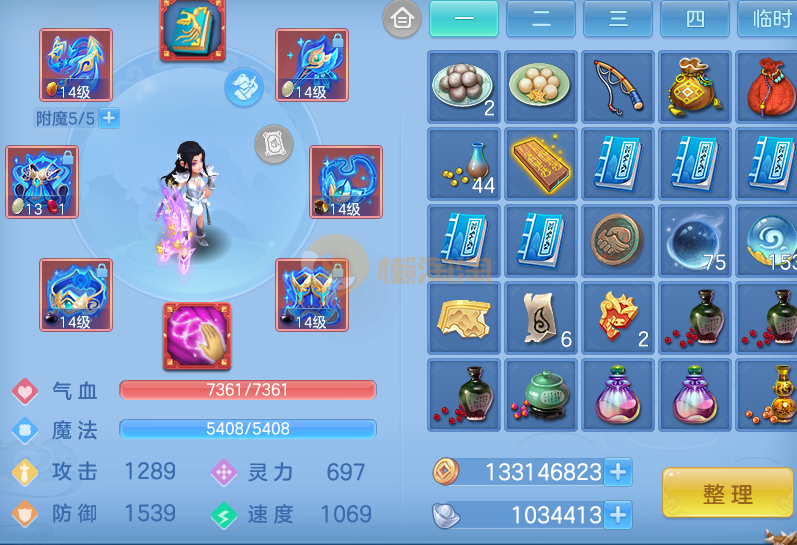The height and width of the screenshot is (545, 797).
Task: Select inventory tab 四
Action: (x=694, y=18)
